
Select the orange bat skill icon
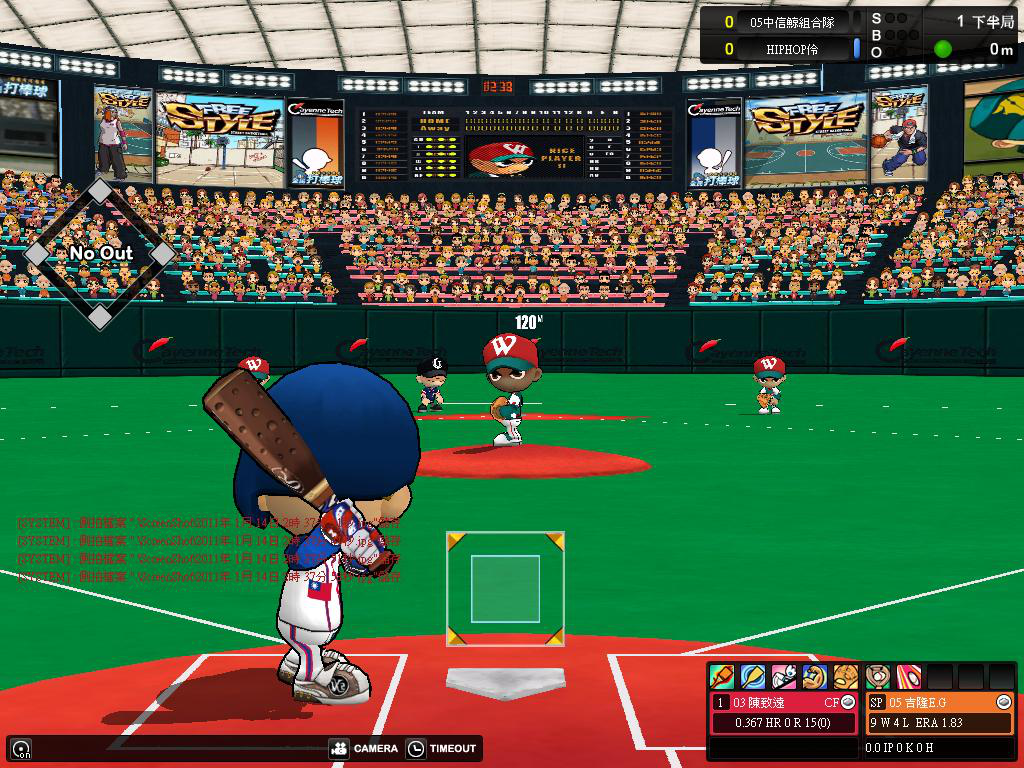click(722, 677)
